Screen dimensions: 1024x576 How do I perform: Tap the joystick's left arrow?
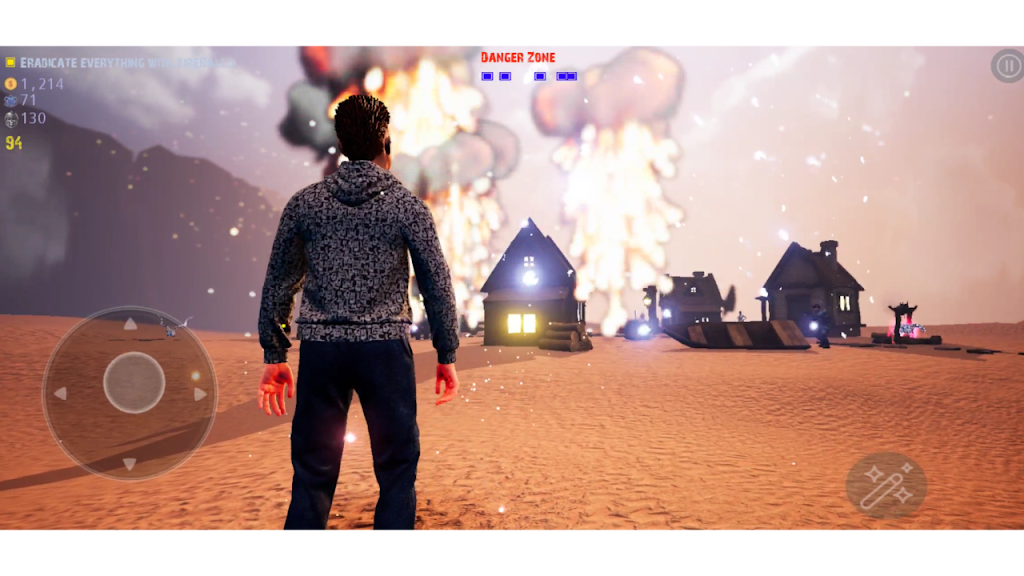coord(60,393)
